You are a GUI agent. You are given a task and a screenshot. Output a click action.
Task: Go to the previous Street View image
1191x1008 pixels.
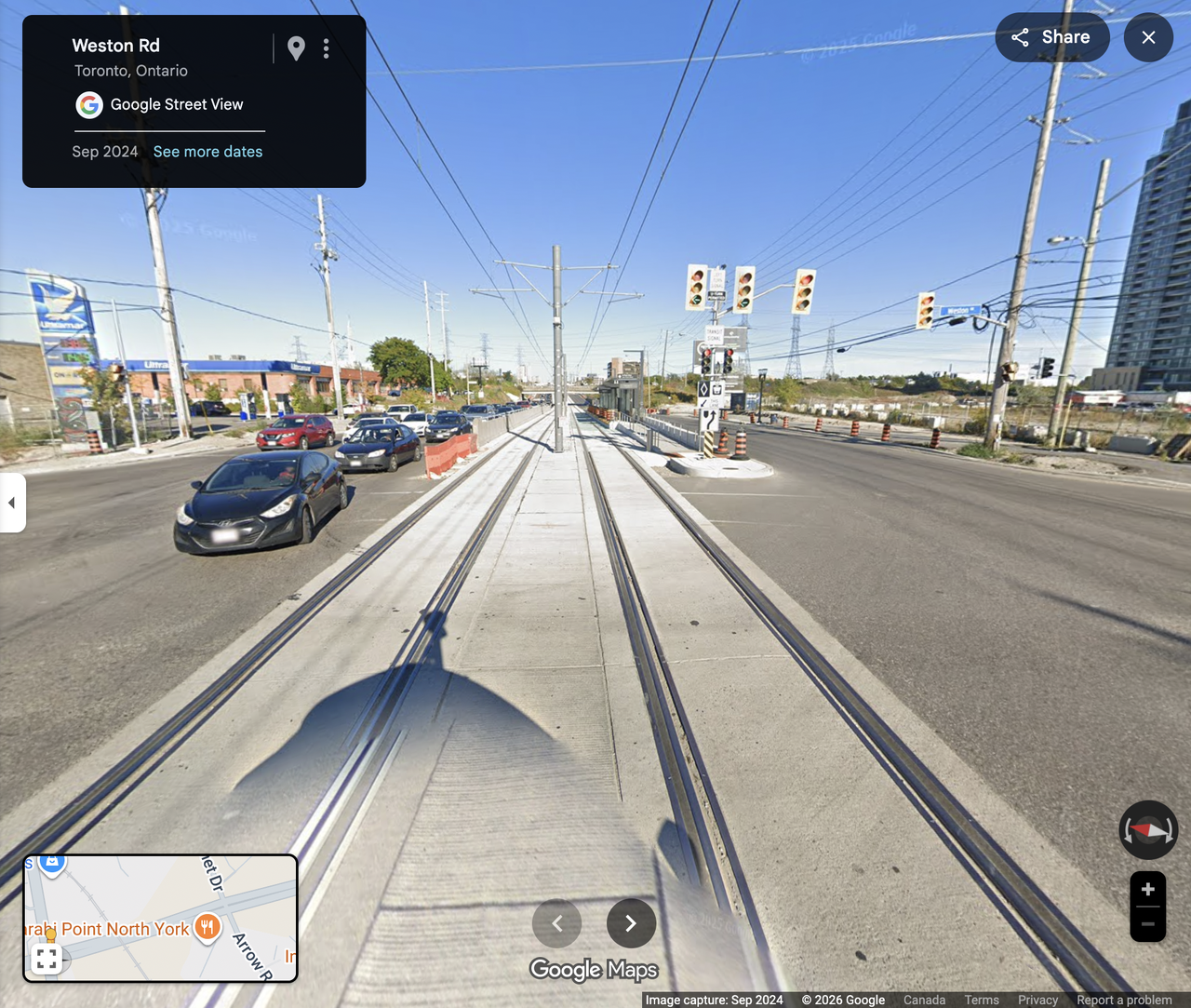556,923
